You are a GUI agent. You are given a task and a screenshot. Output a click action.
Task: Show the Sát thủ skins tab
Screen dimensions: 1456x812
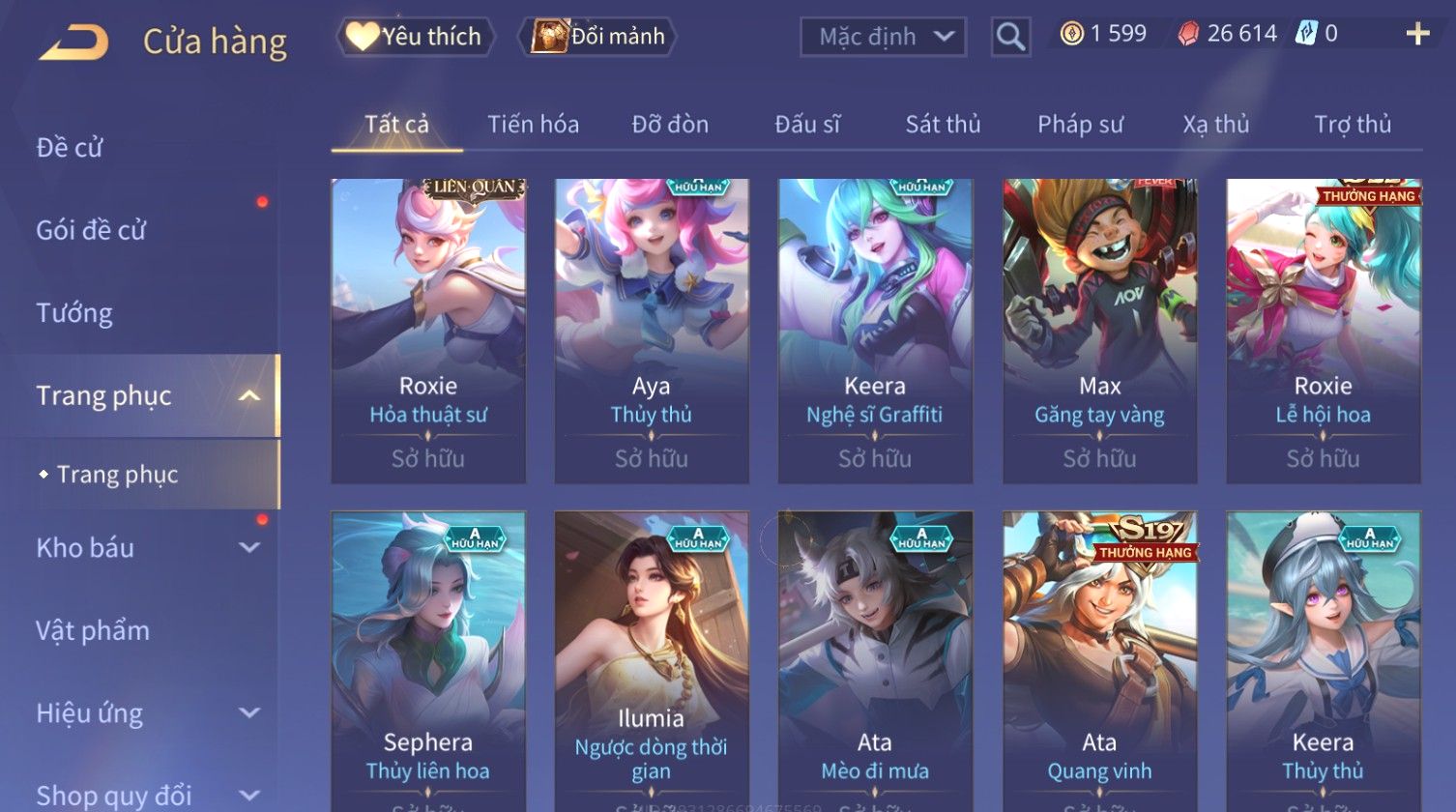click(x=943, y=125)
